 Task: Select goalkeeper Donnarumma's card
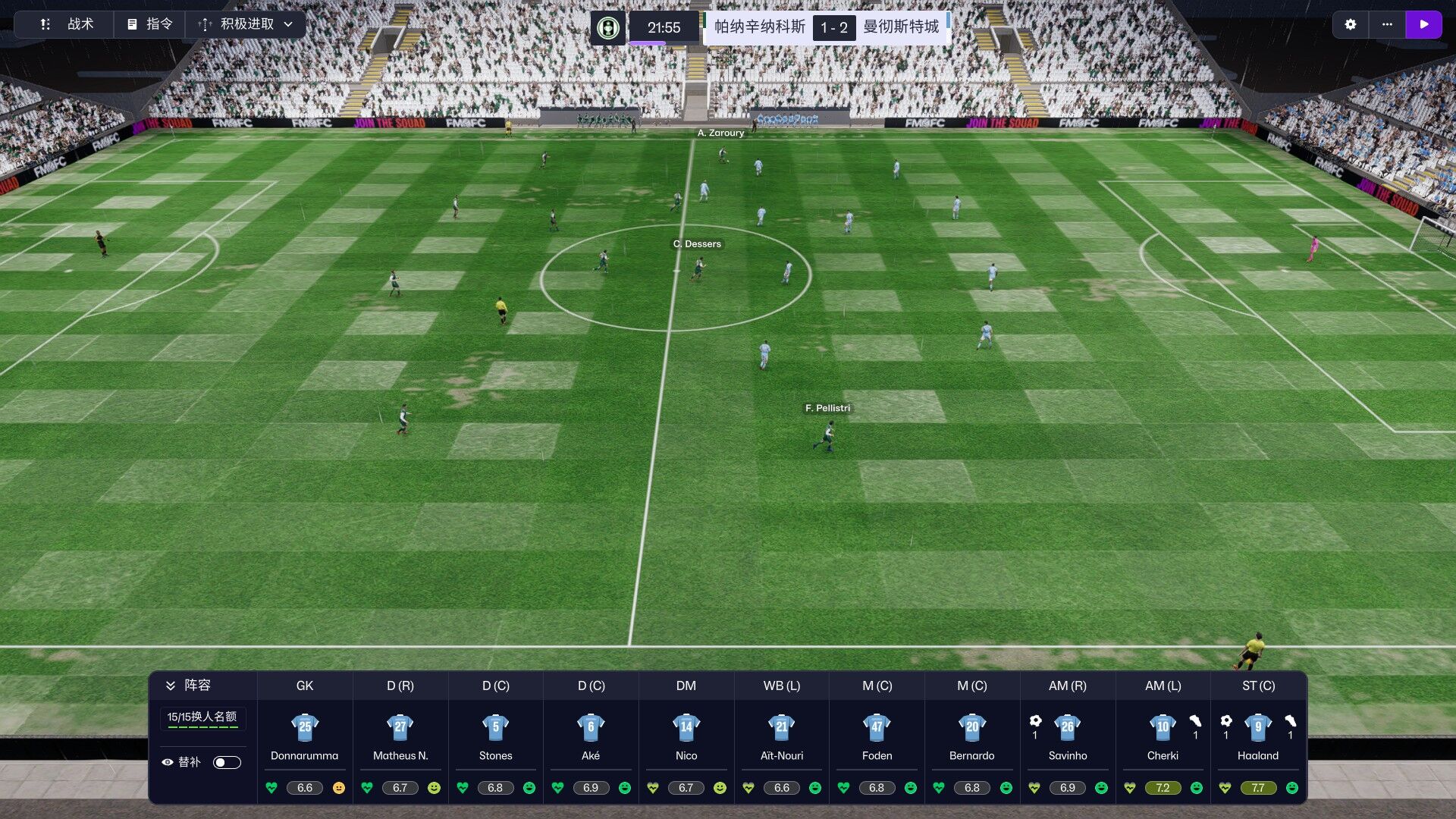[305, 736]
